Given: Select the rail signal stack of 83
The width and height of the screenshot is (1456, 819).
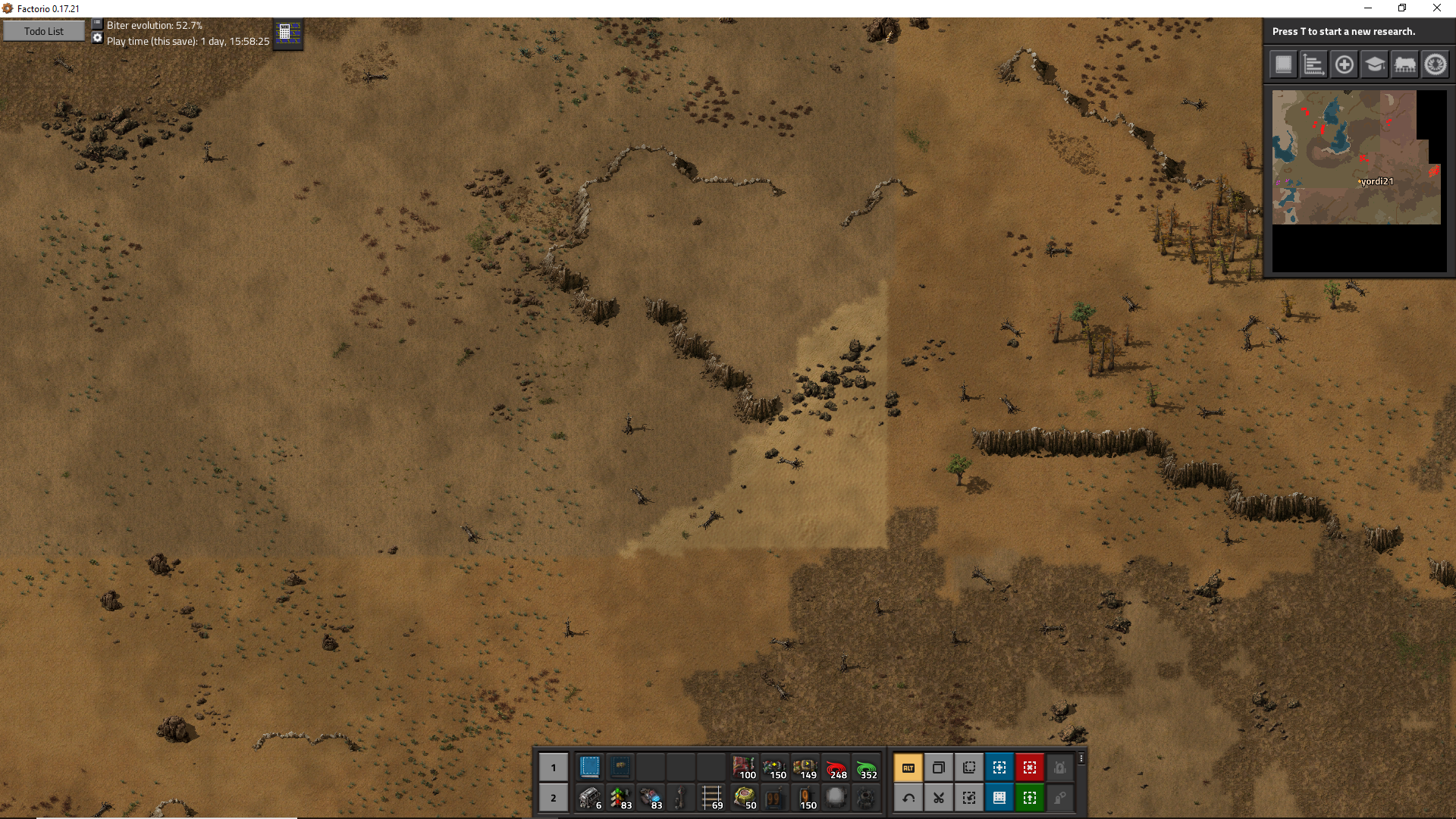Looking at the screenshot, I should click(620, 798).
